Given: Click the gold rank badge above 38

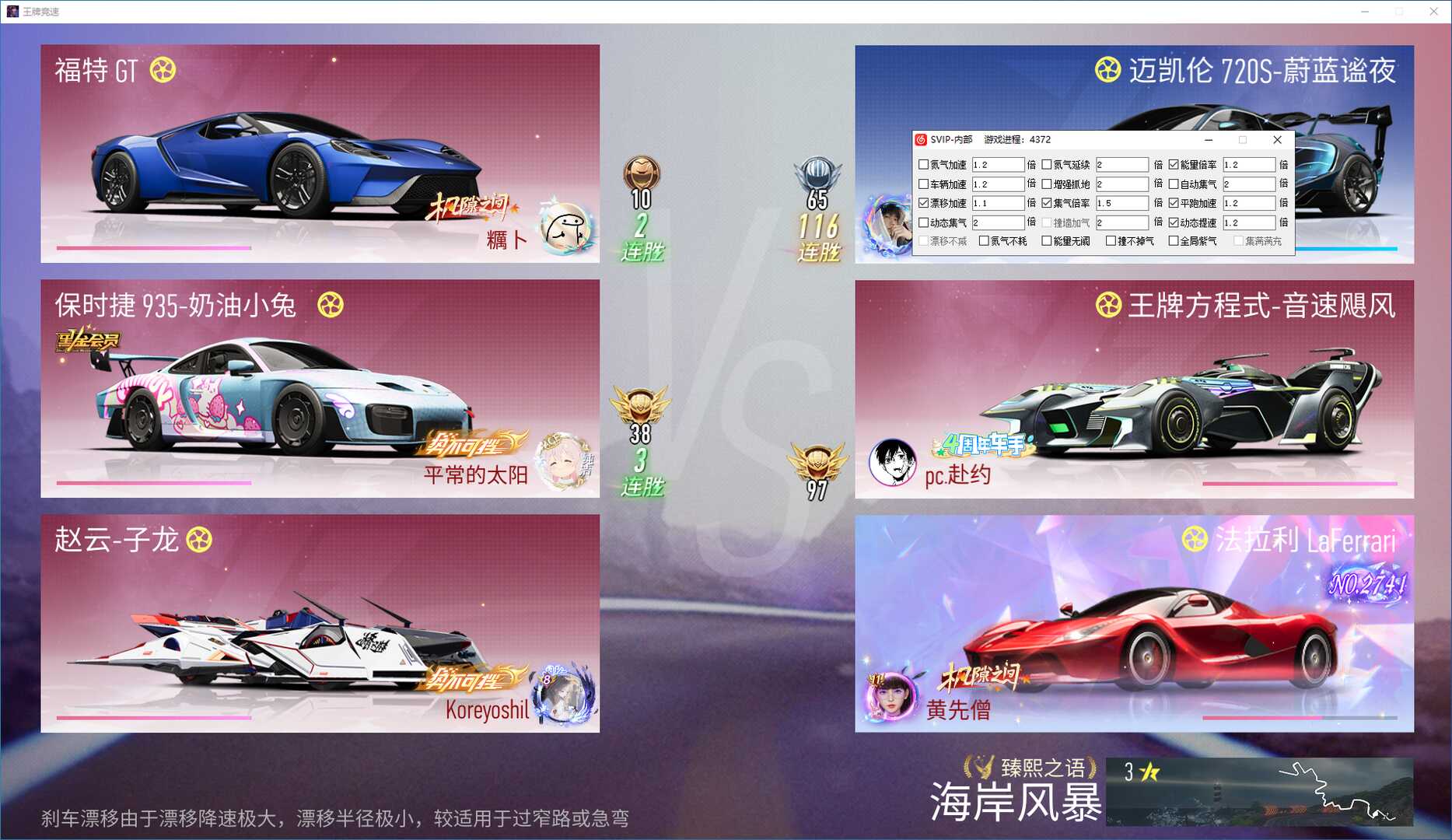Looking at the screenshot, I should pyautogui.click(x=642, y=404).
